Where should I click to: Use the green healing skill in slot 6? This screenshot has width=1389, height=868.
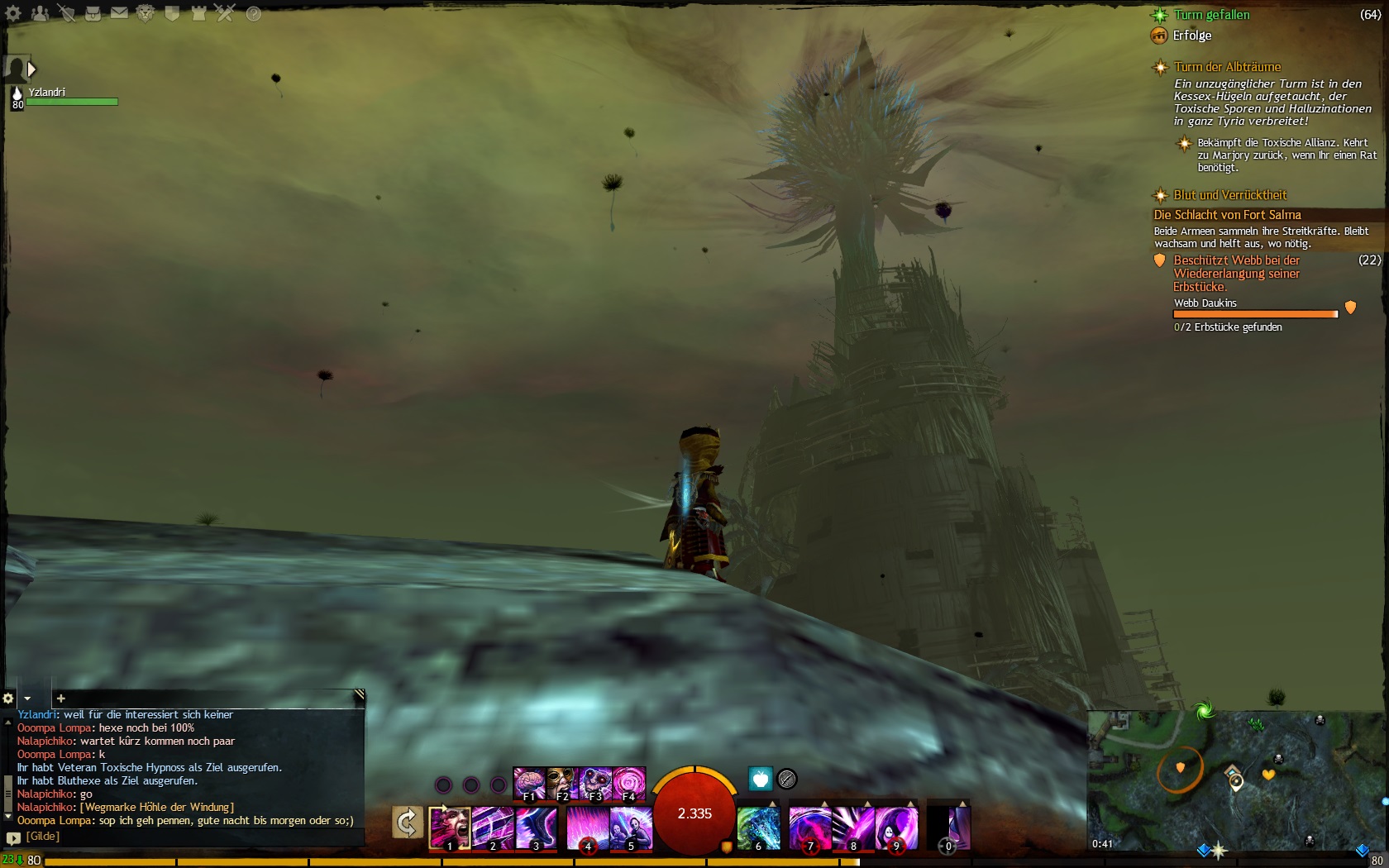758,827
